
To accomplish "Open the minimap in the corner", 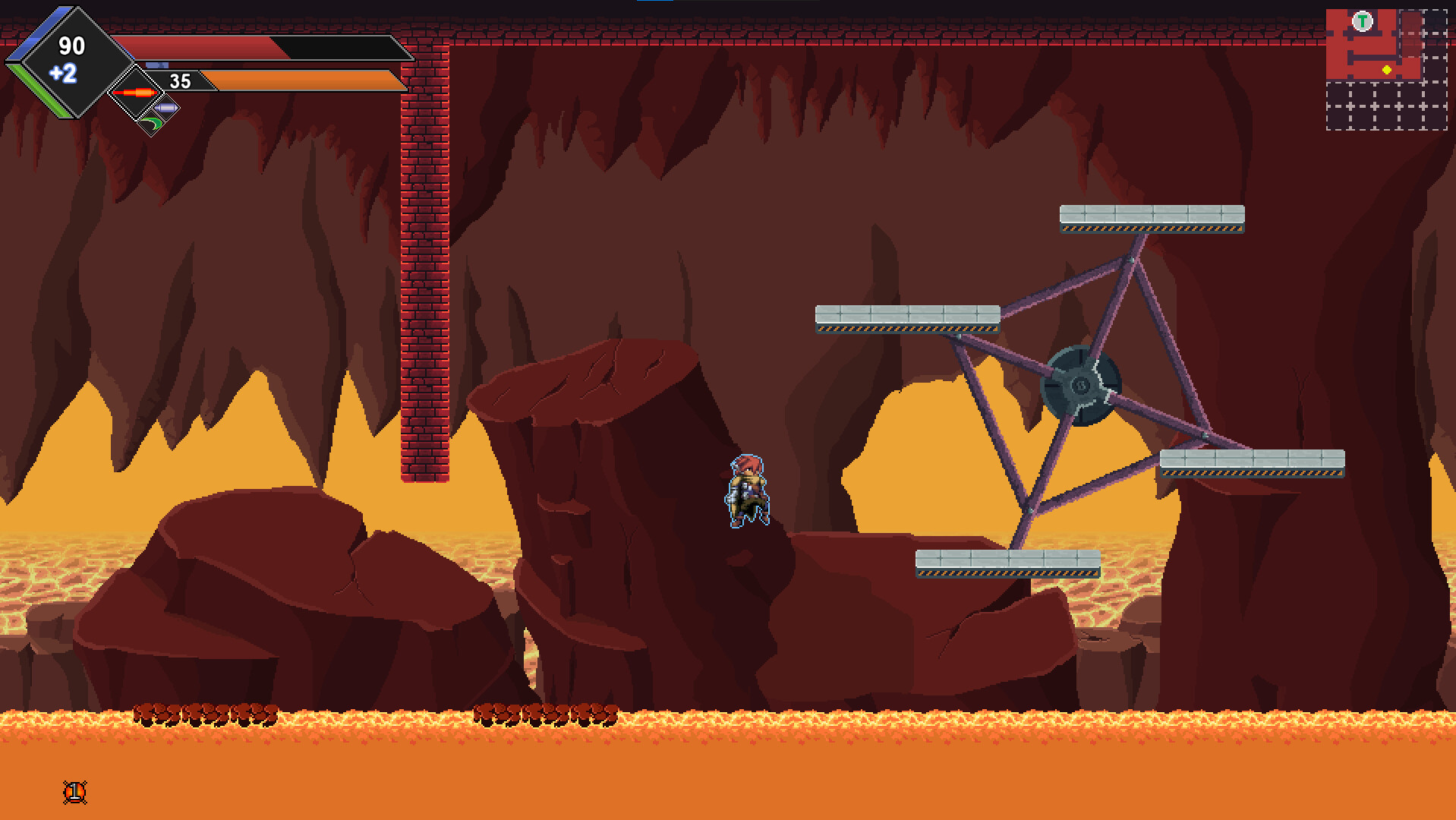I will click(x=1386, y=69).
